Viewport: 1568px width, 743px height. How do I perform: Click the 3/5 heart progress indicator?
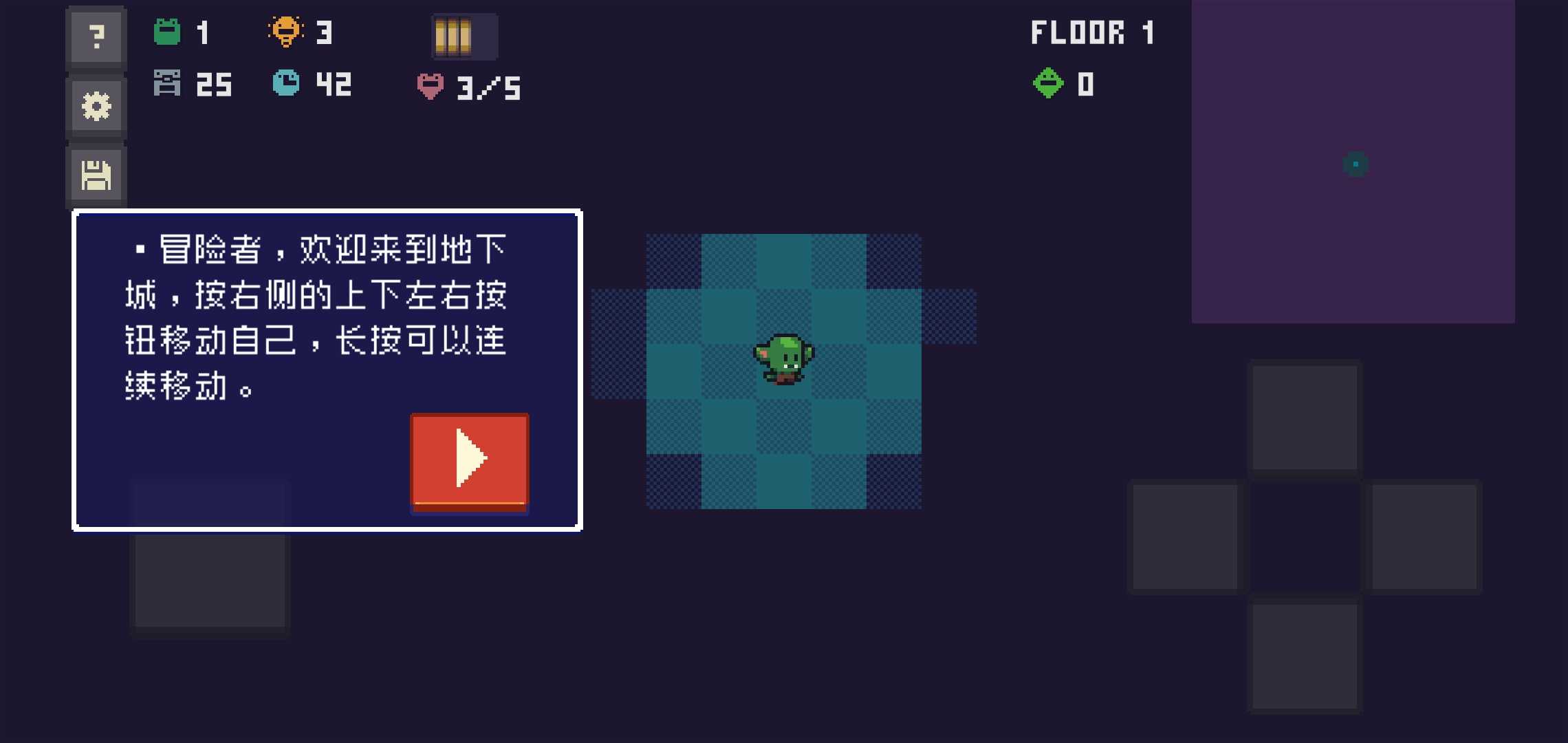point(486,87)
